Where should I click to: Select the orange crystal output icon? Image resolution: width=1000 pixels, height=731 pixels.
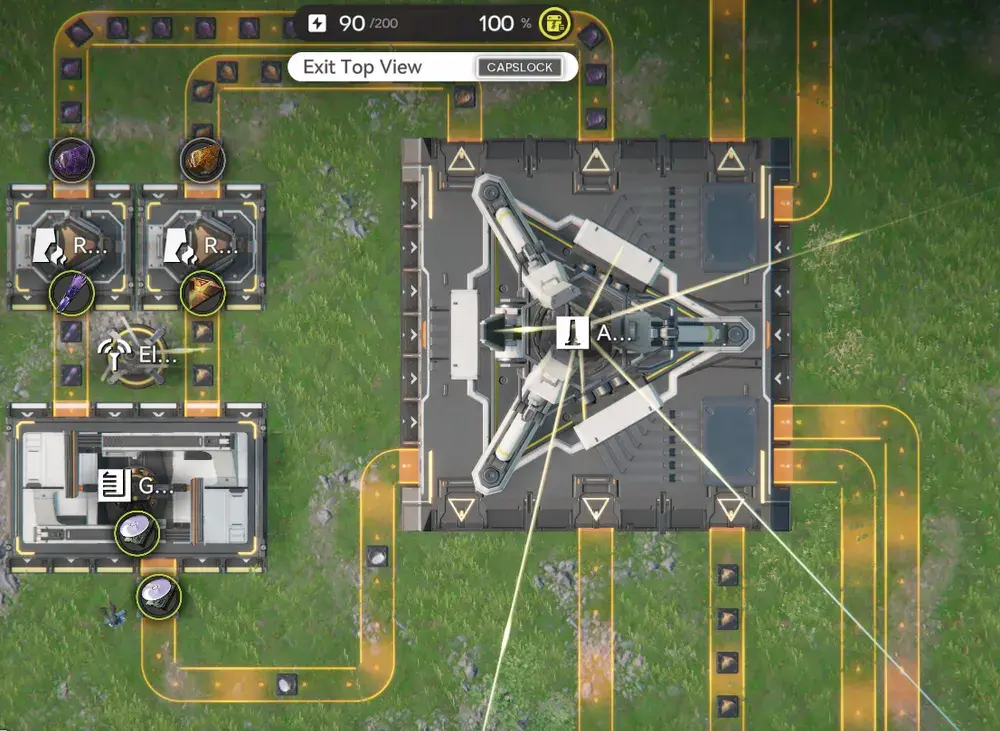tap(202, 291)
